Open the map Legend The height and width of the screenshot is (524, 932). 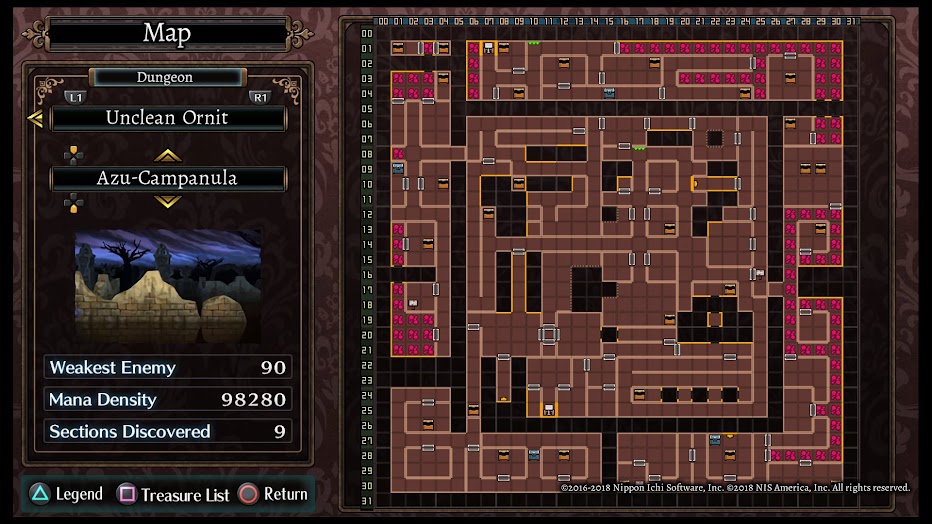tap(66, 494)
